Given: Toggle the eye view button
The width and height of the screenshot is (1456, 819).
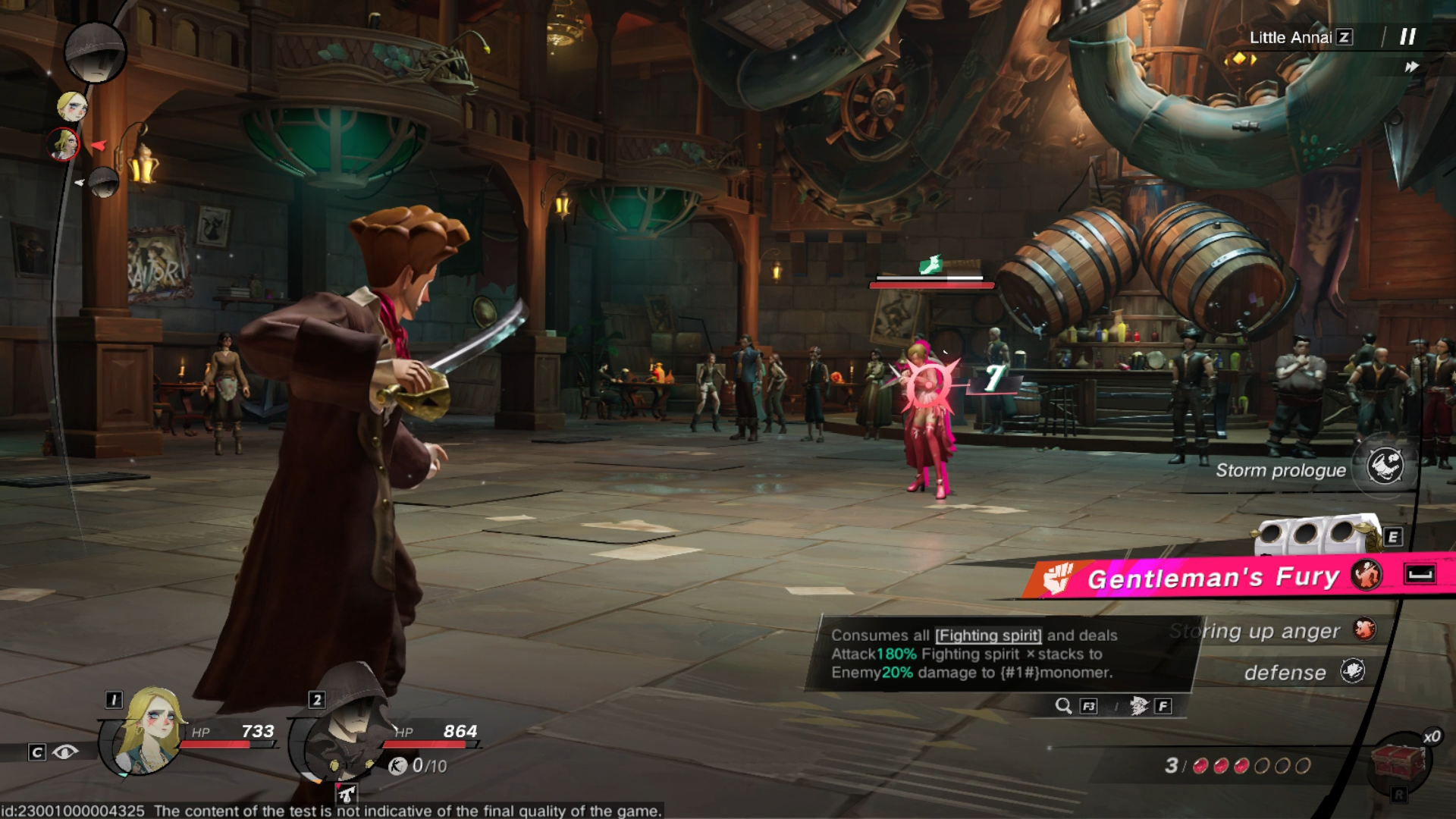Looking at the screenshot, I should pyautogui.click(x=65, y=752).
